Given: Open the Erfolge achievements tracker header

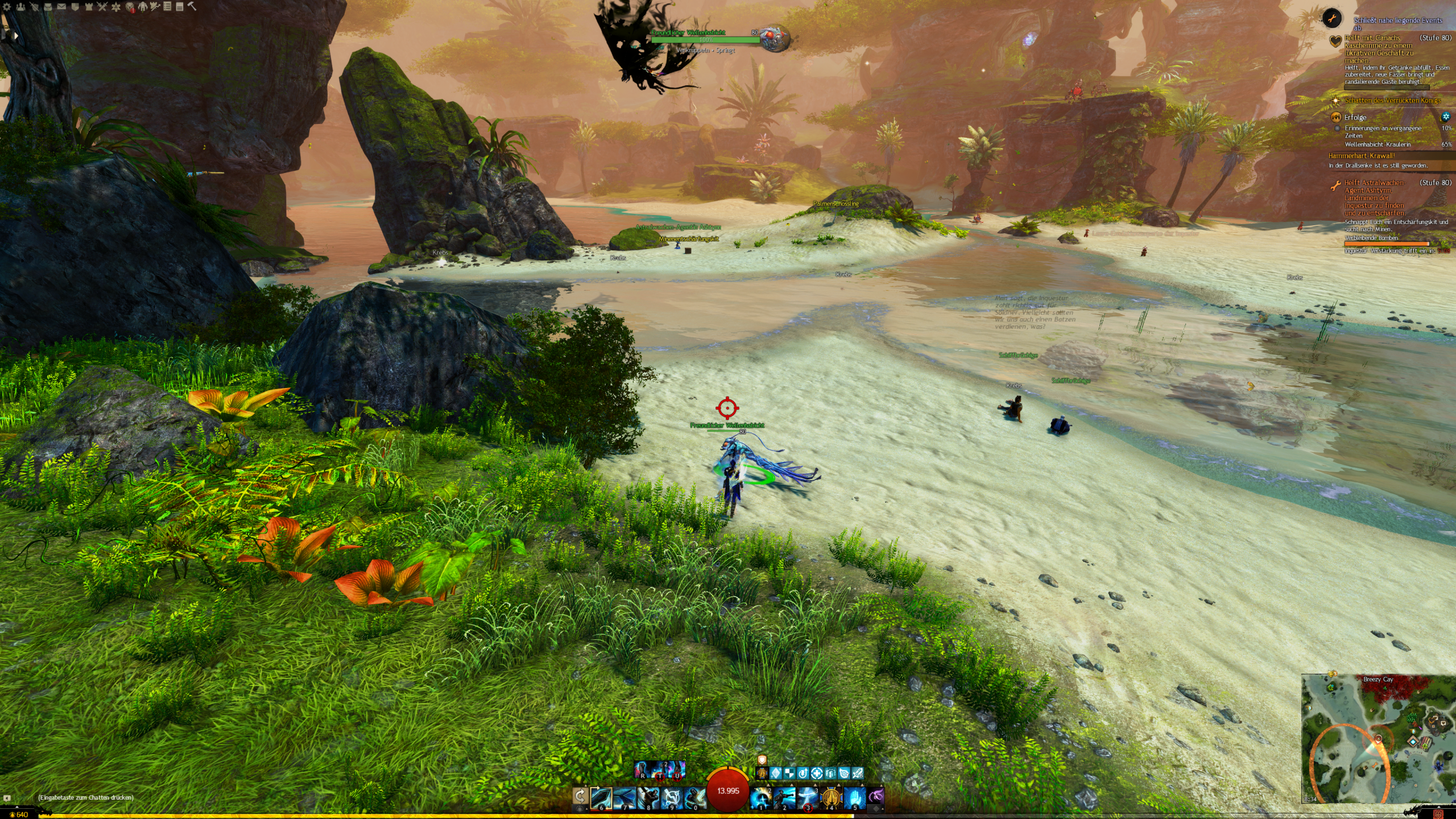Looking at the screenshot, I should (x=1355, y=118).
